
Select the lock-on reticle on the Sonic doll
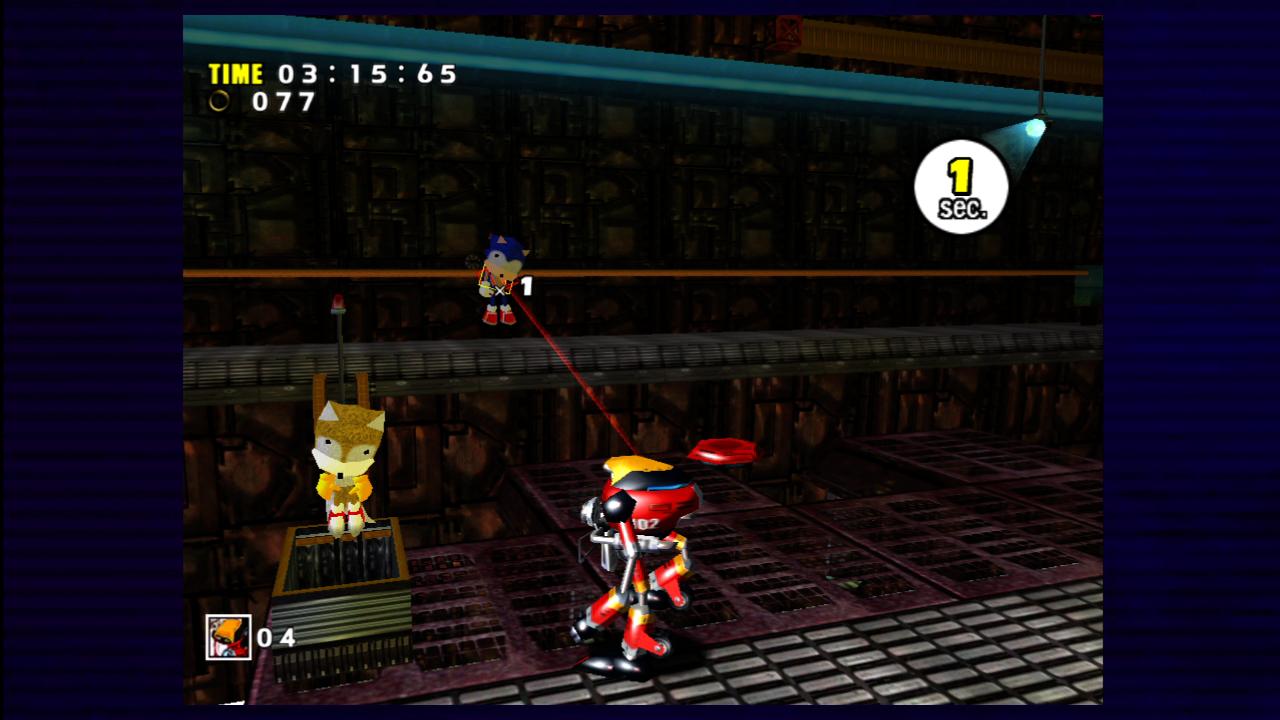tap(499, 287)
